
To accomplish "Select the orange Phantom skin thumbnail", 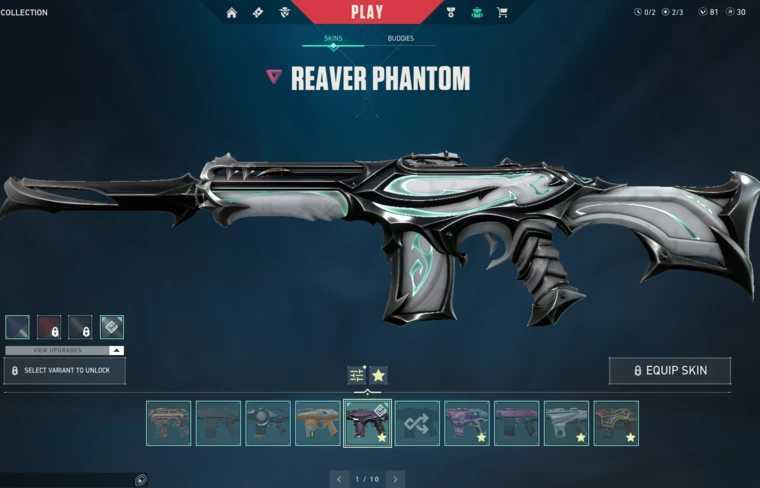I will pos(318,423).
